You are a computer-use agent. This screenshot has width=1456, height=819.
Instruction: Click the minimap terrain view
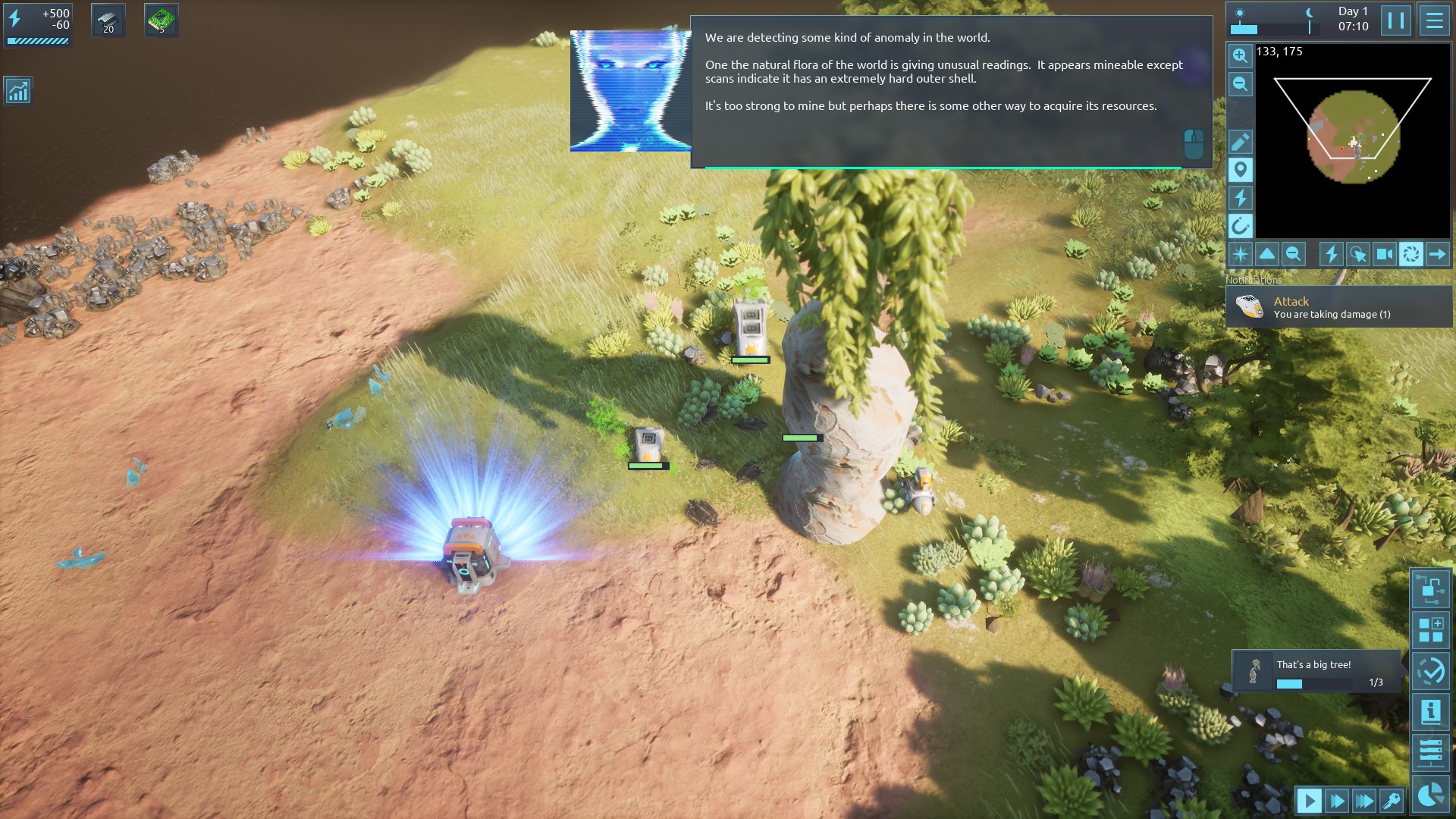[1353, 137]
